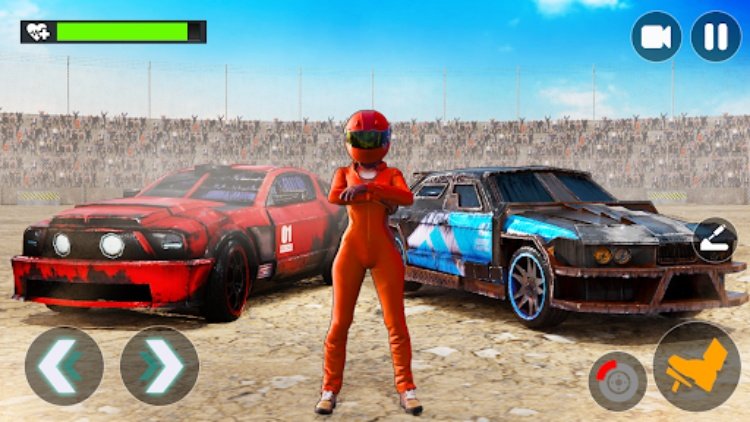Pause the game
The image size is (750, 422).
(x=716, y=36)
